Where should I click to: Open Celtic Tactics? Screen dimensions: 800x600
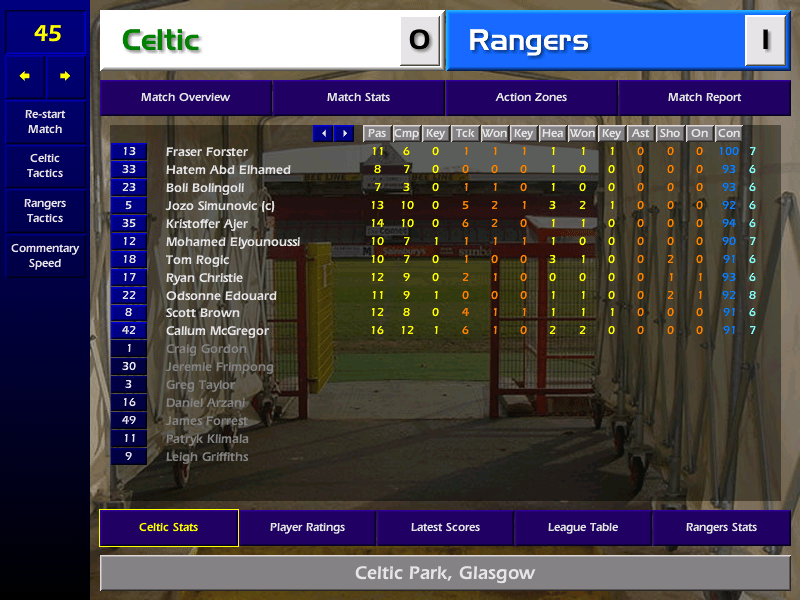tap(45, 166)
